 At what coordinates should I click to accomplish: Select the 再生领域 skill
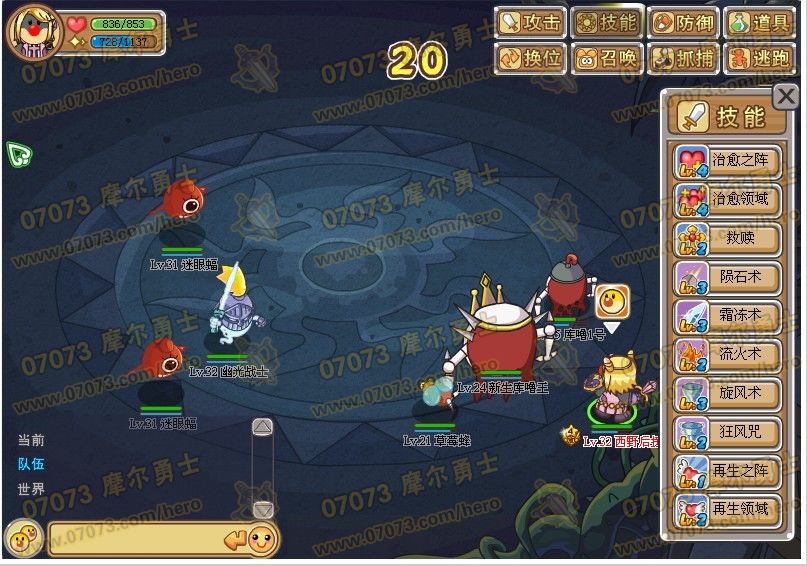(728, 509)
